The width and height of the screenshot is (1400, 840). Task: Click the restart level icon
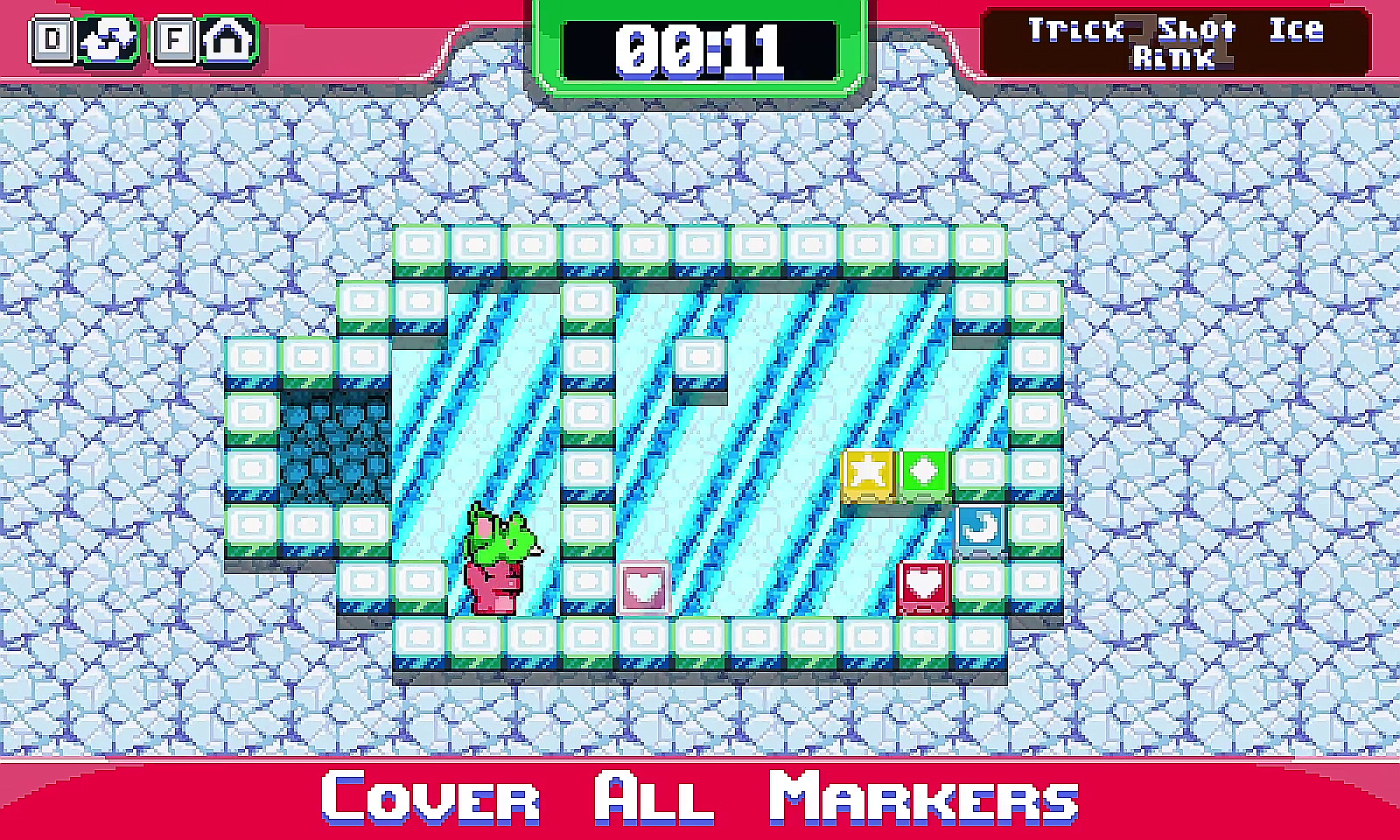click(108, 38)
